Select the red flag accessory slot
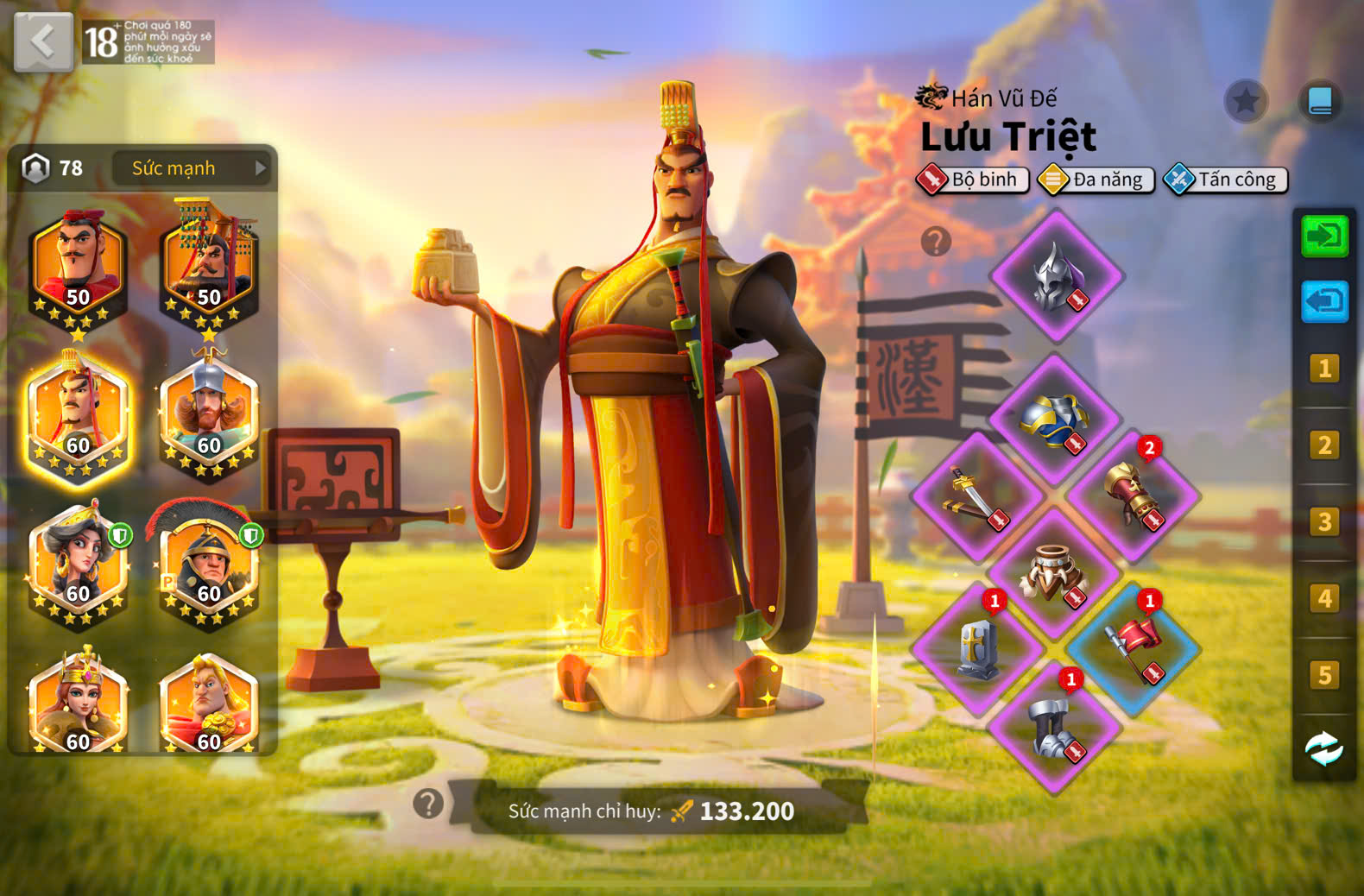 [1132, 649]
